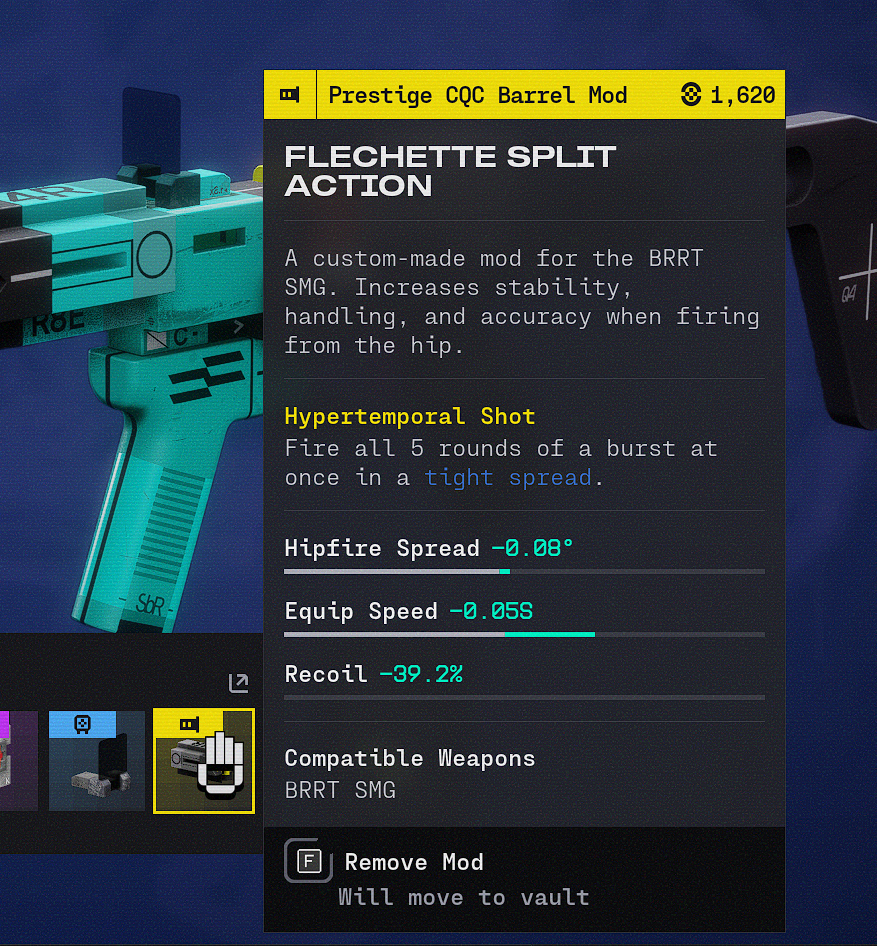The width and height of the screenshot is (877, 946).
Task: Select the yellow prestige barrel mod slot
Action: click(x=203, y=760)
